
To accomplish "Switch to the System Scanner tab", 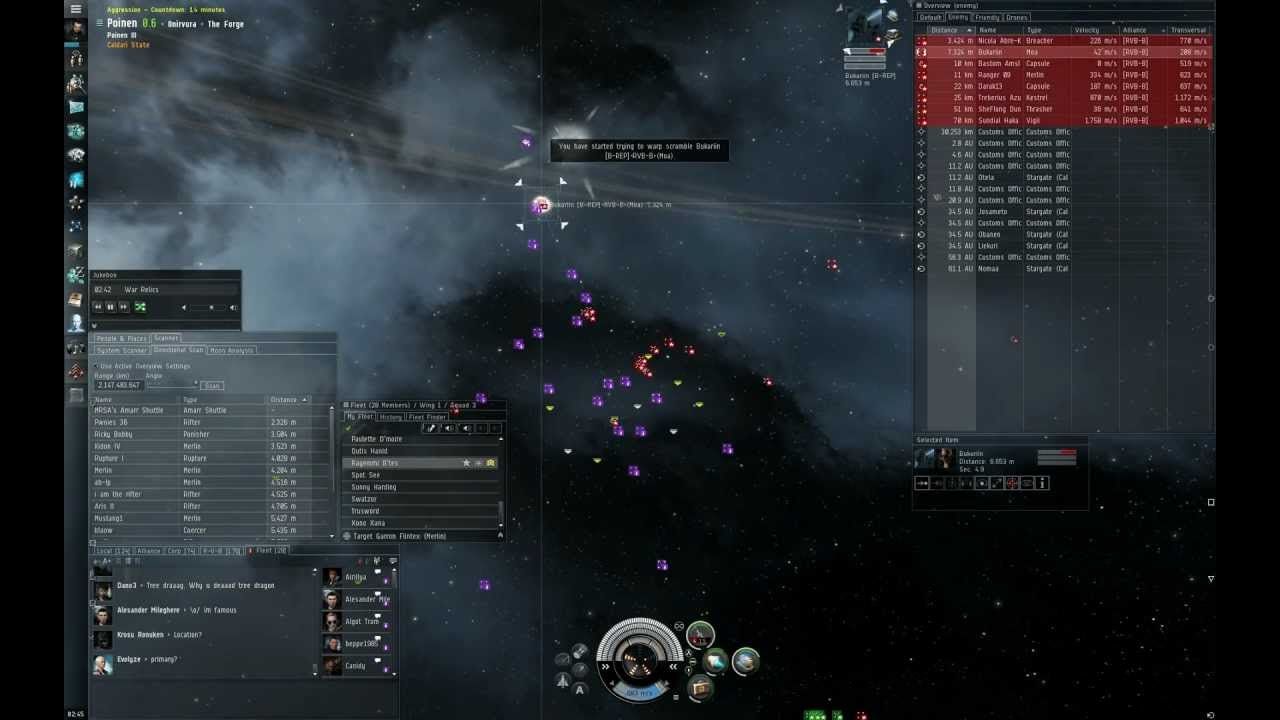I will (121, 350).
